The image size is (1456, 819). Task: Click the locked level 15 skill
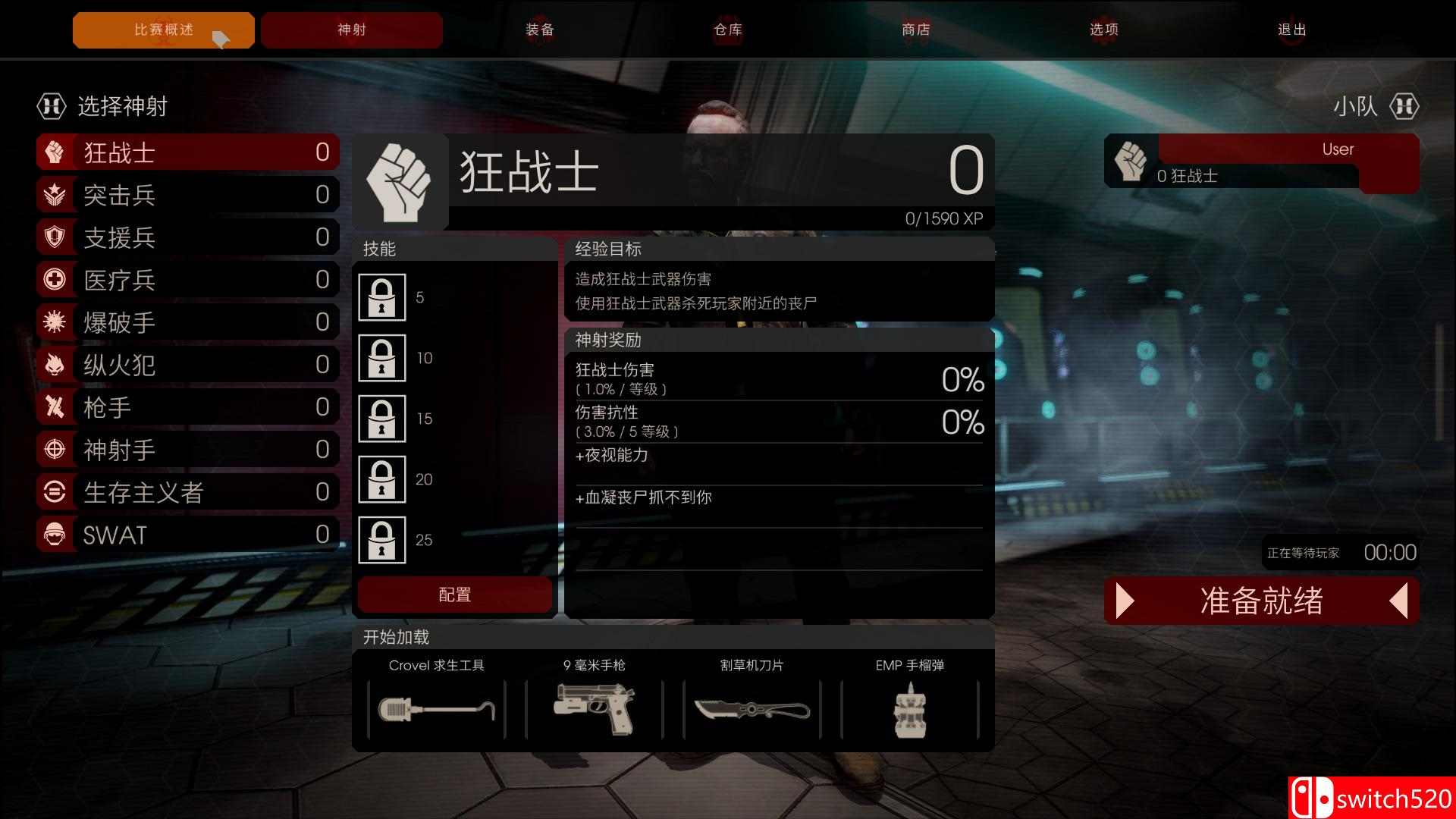(382, 419)
